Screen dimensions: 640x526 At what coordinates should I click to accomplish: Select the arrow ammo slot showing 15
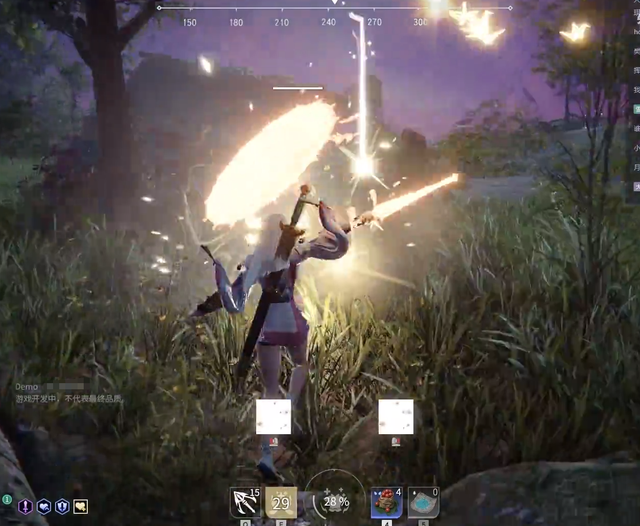(x=245, y=501)
